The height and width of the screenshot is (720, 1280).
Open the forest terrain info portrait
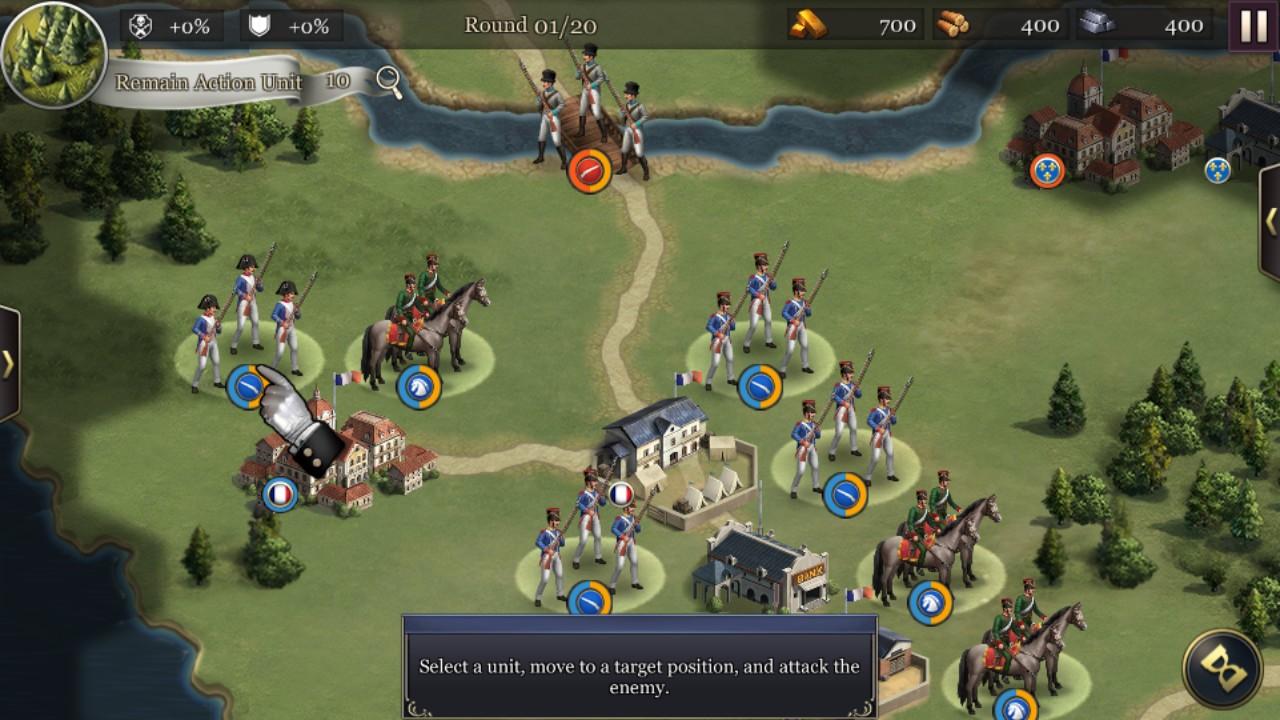tap(52, 52)
